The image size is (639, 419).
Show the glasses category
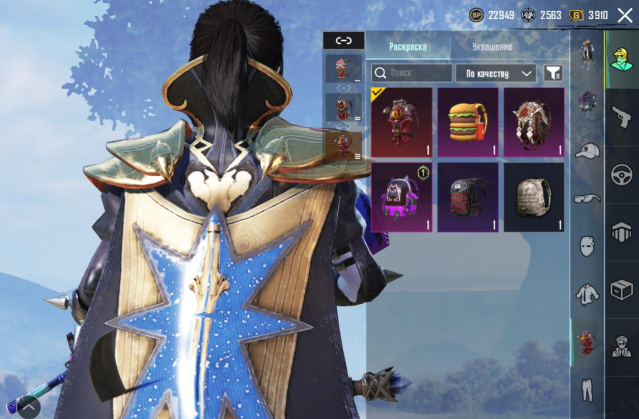(587, 197)
